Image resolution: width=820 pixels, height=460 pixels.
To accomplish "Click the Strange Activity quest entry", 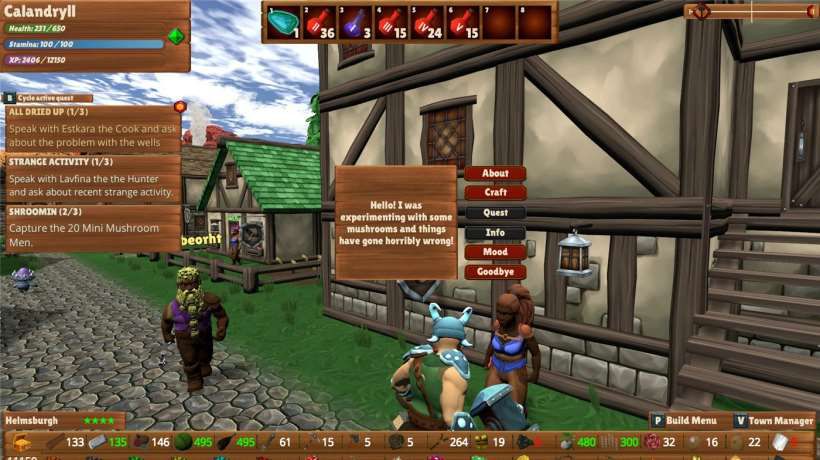I will (90, 177).
